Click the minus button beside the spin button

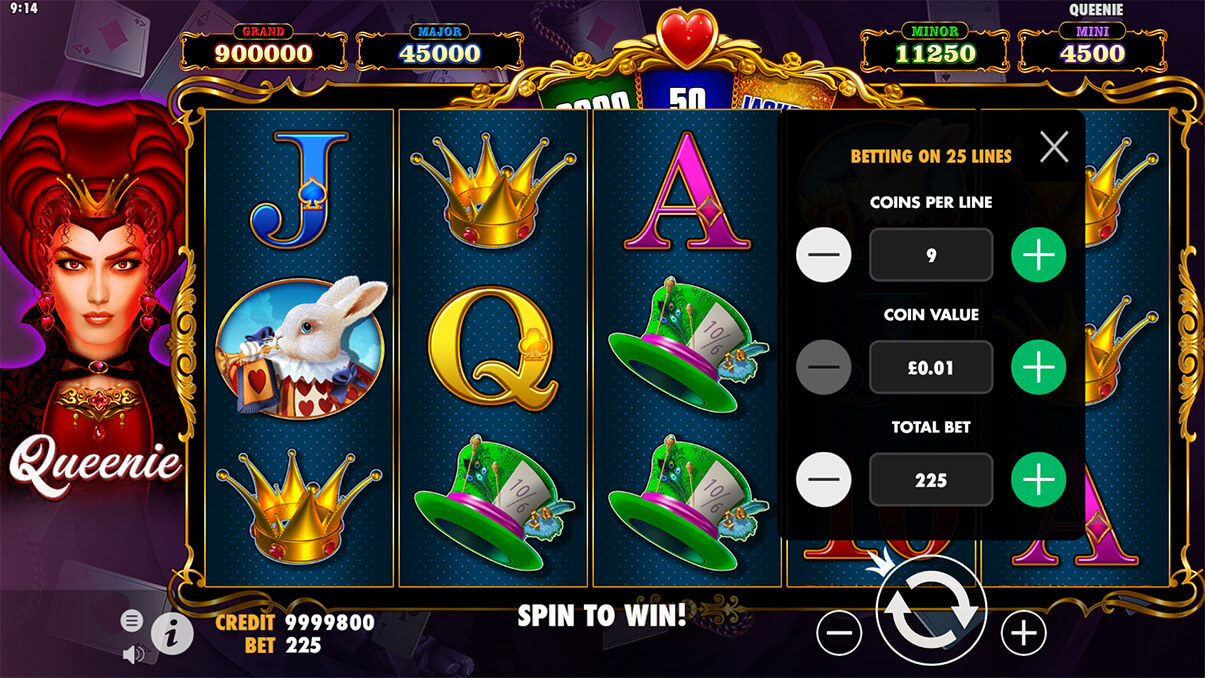click(839, 632)
